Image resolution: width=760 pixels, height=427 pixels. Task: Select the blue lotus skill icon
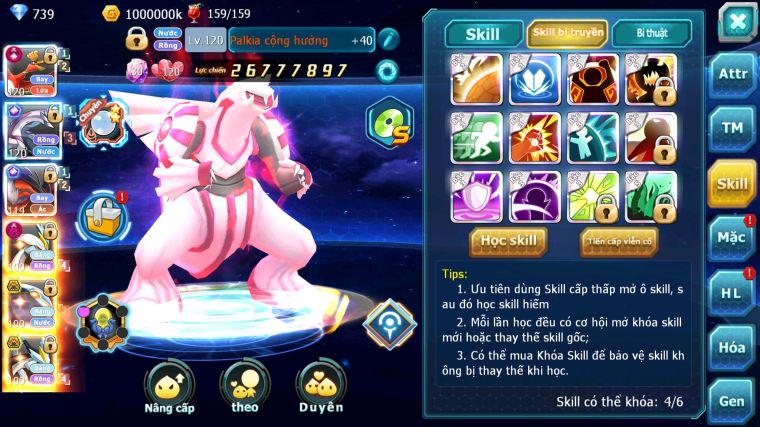pos(535,80)
